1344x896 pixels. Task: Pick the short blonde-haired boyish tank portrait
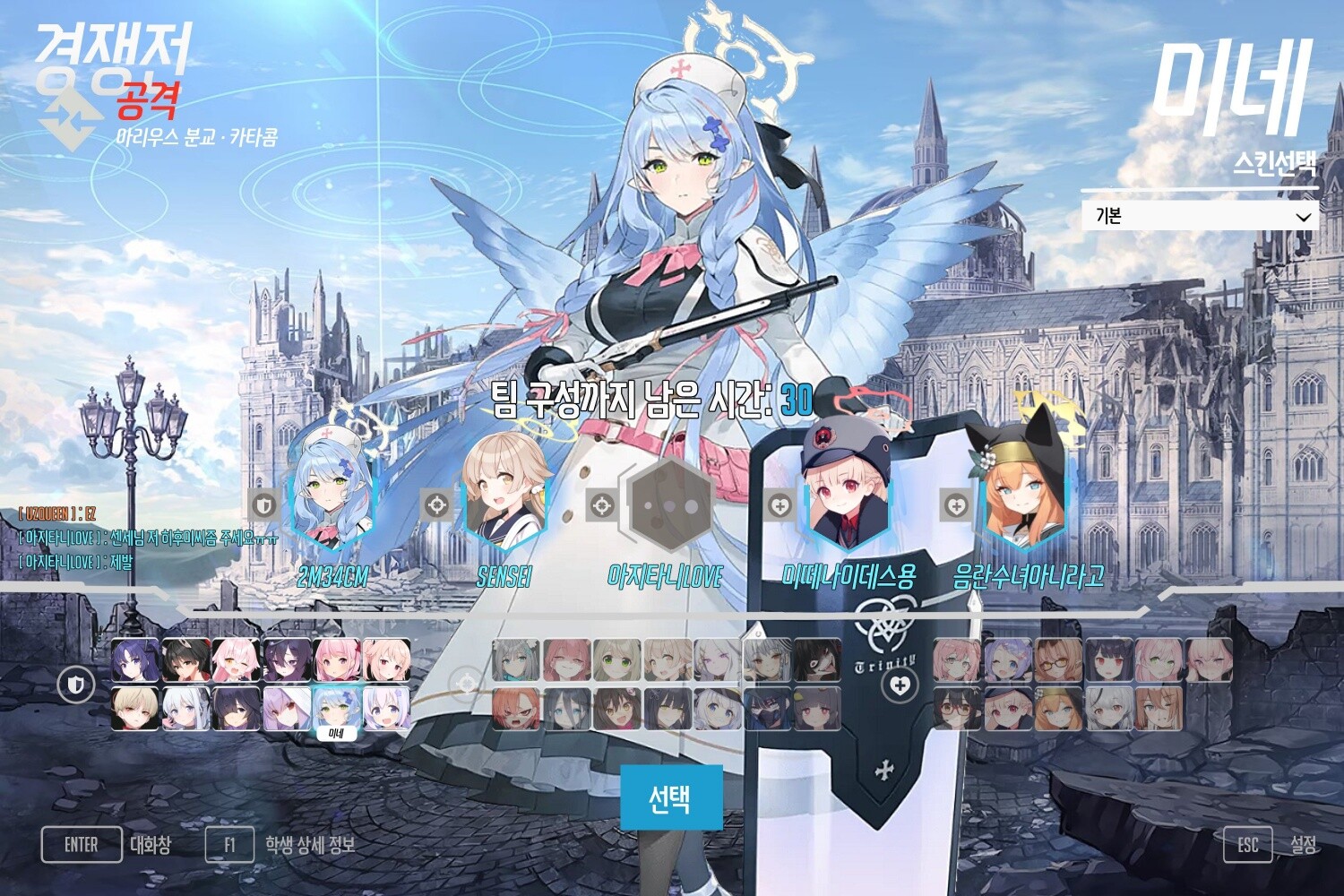pyautogui.click(x=136, y=709)
